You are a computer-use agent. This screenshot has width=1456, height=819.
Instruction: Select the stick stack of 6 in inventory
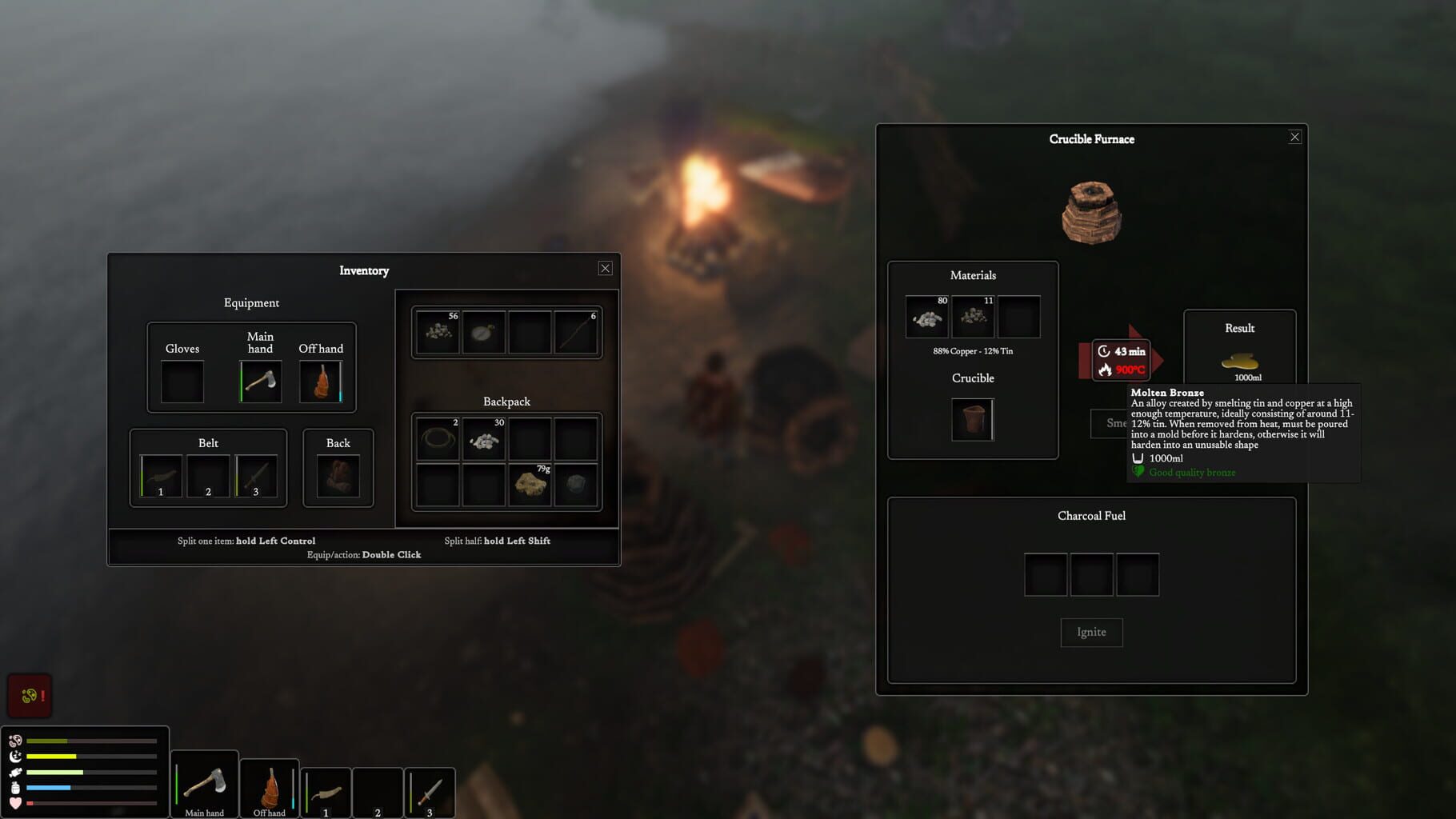pos(574,334)
